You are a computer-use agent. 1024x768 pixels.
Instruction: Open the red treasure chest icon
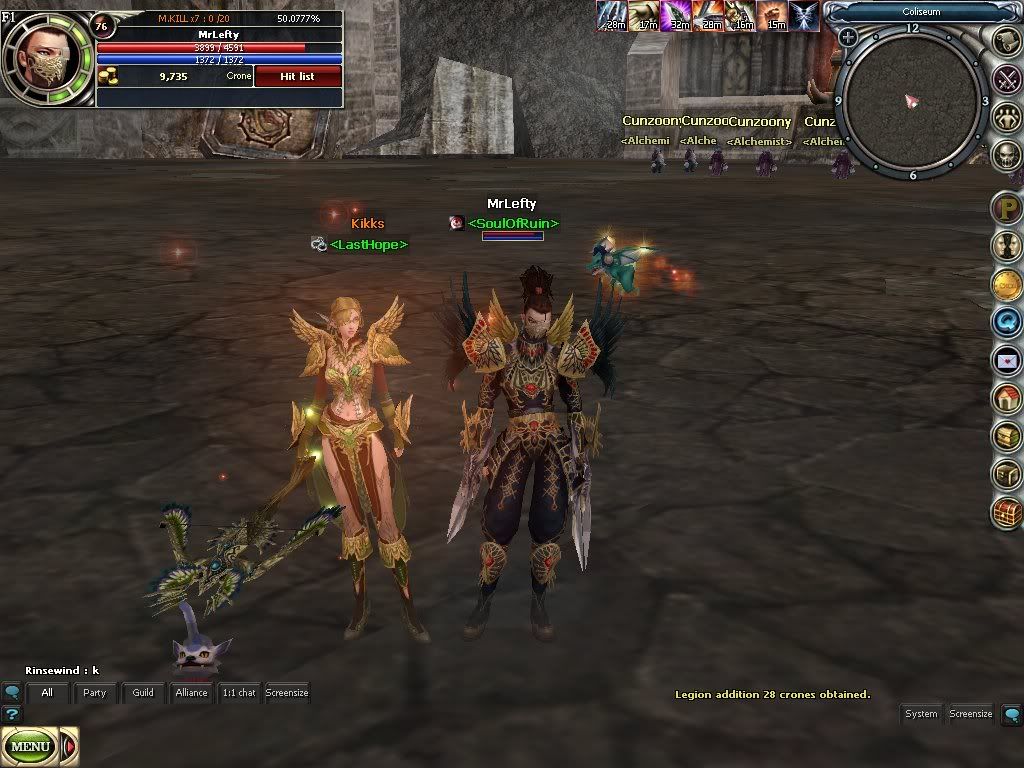[1006, 513]
